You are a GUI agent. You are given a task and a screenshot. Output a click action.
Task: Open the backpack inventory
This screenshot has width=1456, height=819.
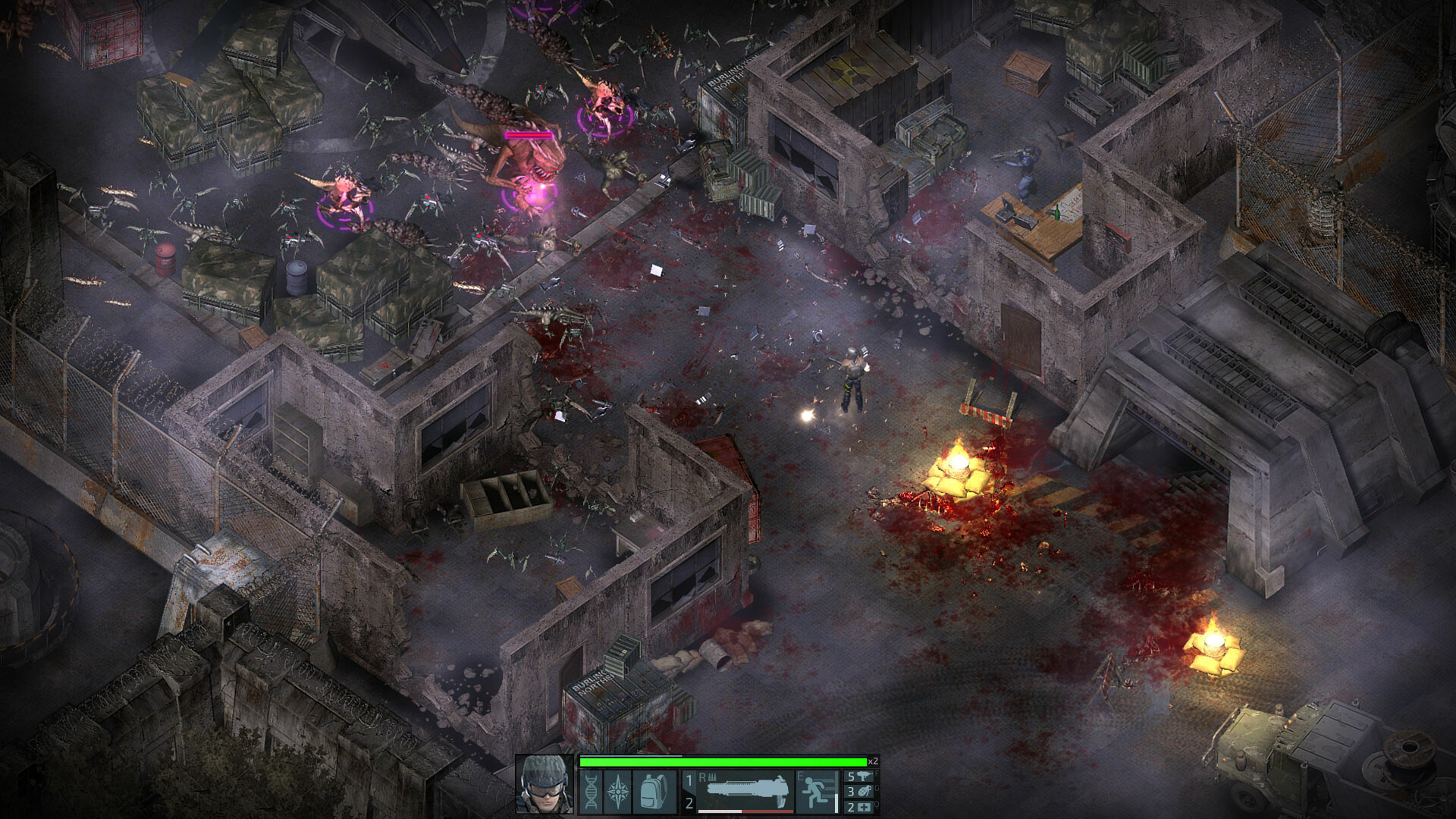pyautogui.click(x=654, y=792)
